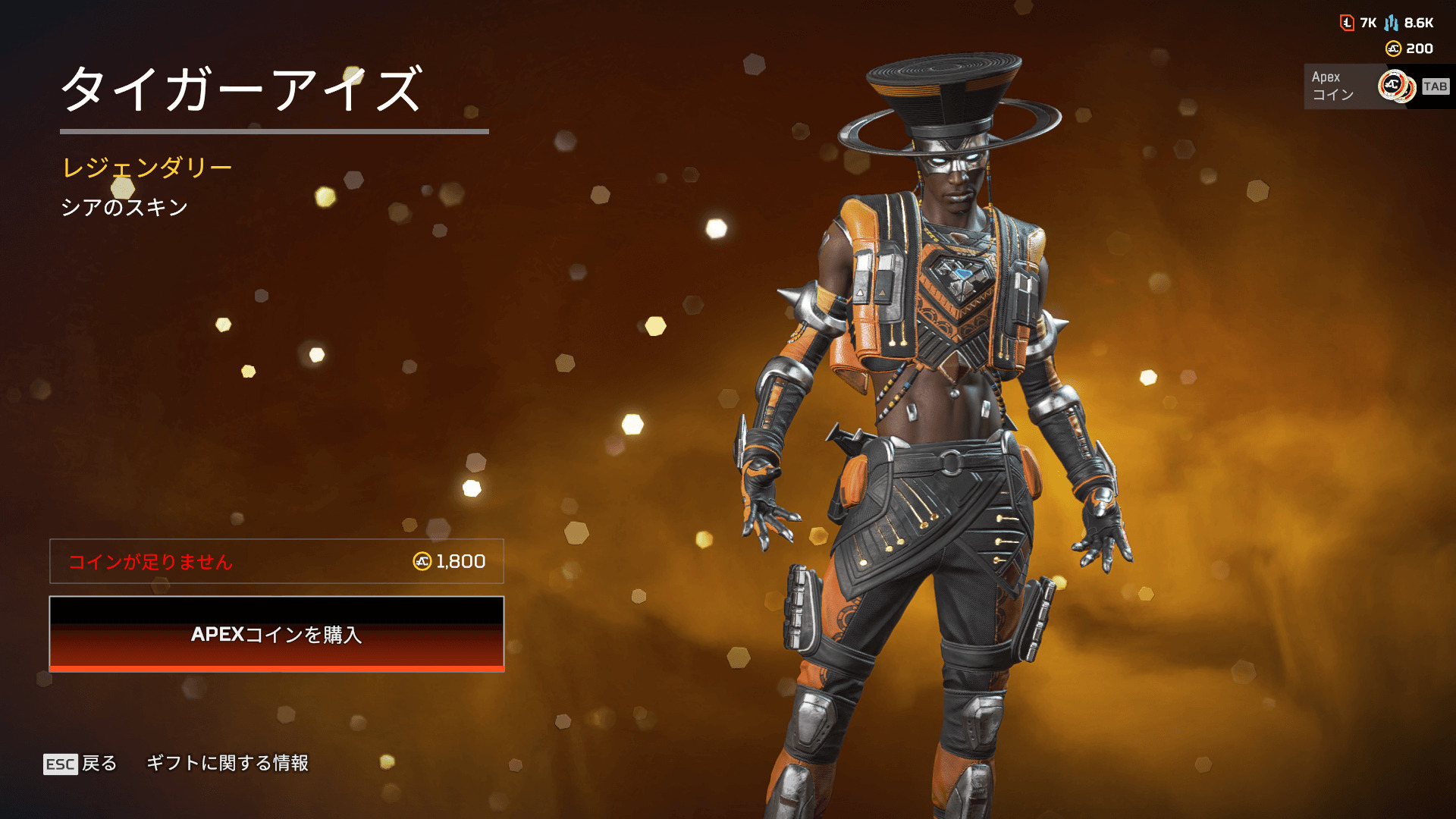Go back with the 戻る button

pyautogui.click(x=80, y=763)
